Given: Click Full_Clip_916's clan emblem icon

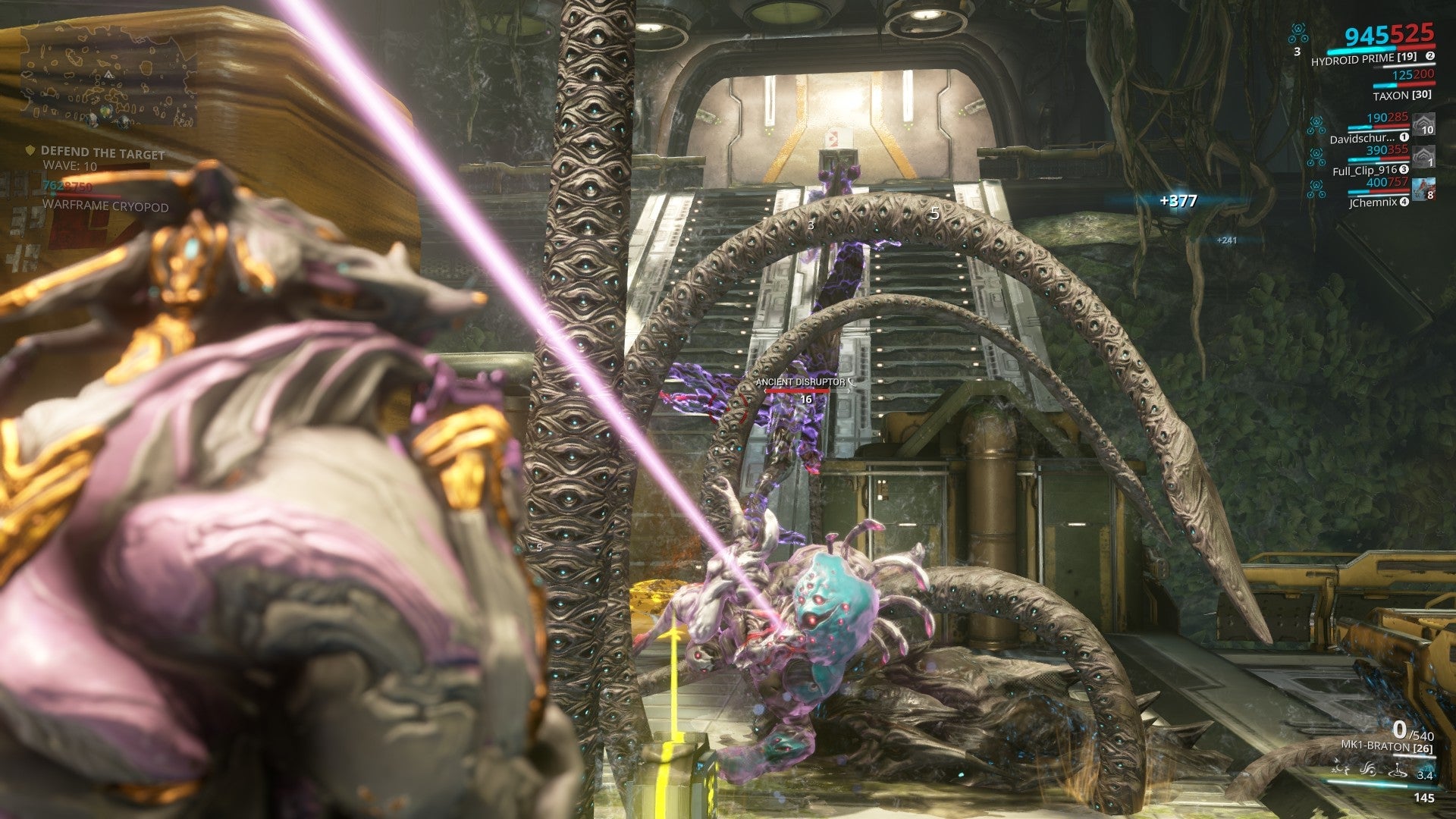Looking at the screenshot, I should click(x=1424, y=157).
